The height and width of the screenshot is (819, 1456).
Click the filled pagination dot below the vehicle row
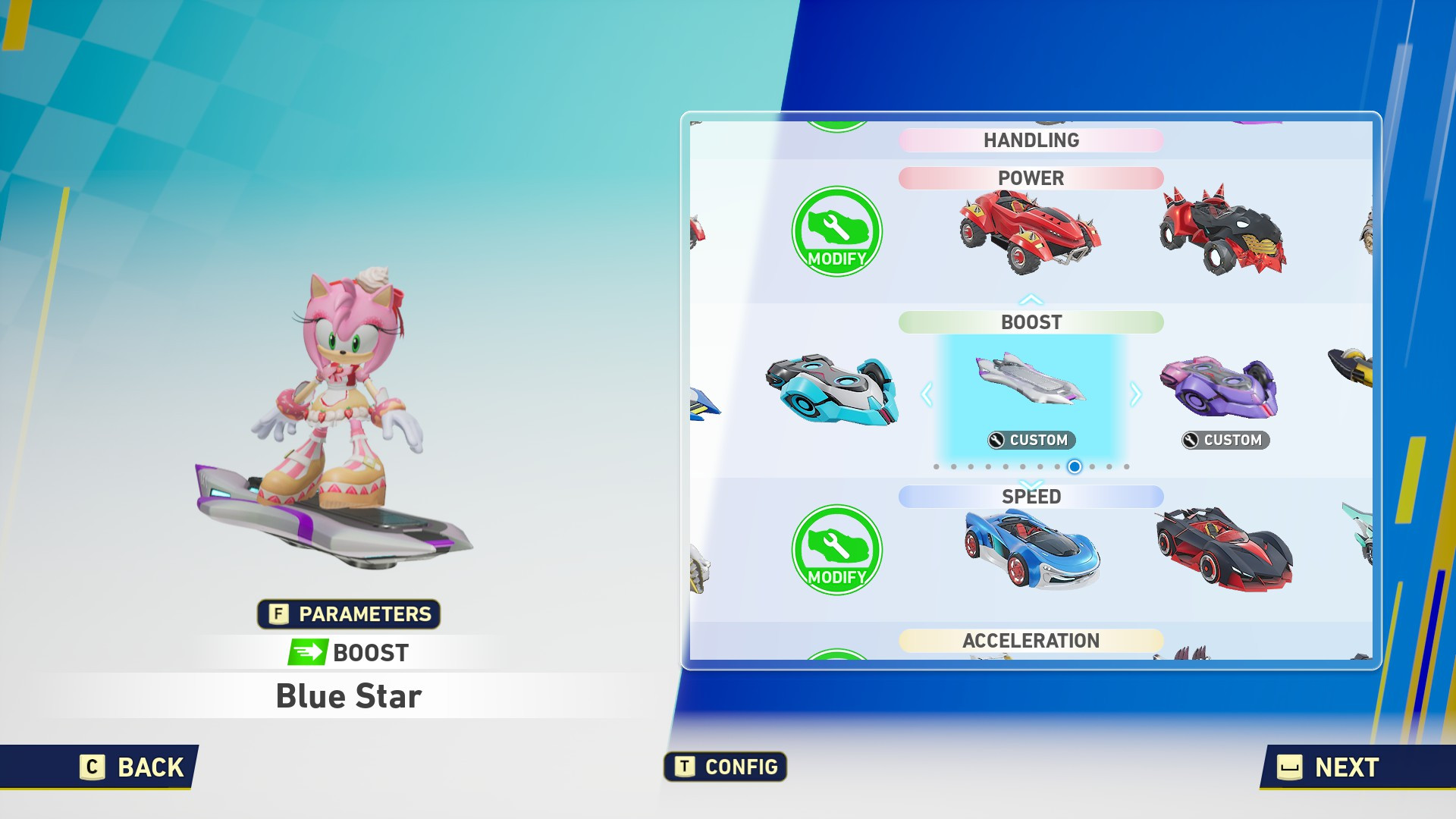(x=1073, y=467)
